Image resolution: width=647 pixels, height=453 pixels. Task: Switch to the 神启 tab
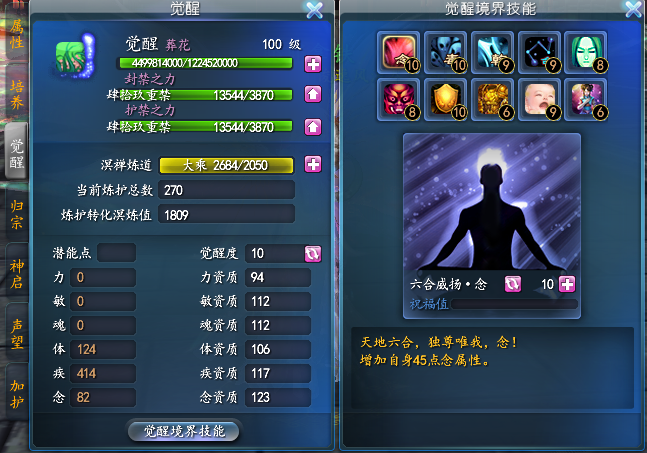tap(17, 272)
